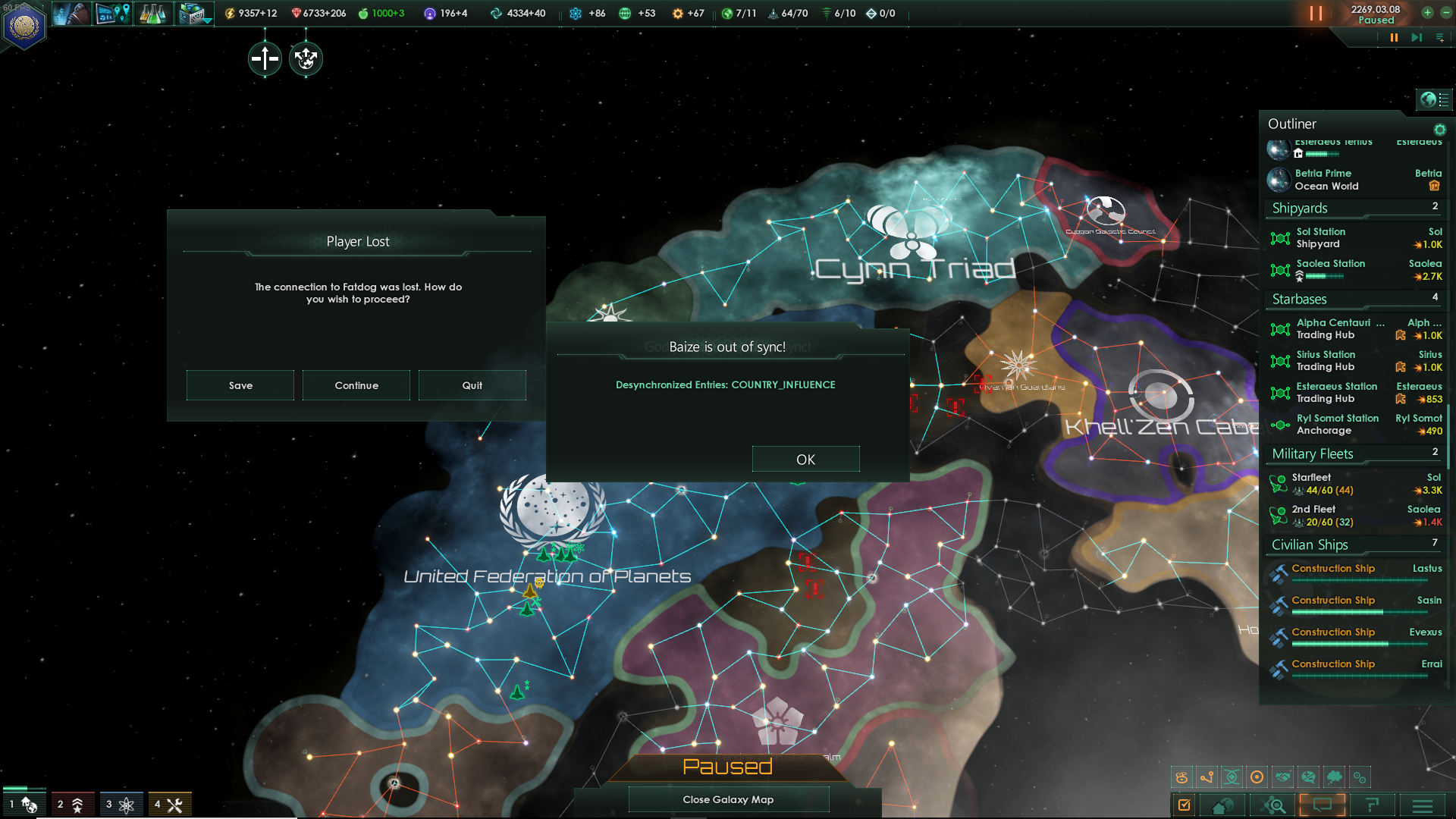This screenshot has height=819, width=1456.
Task: Dismiss the out-of-sync warning with OK
Action: click(x=805, y=459)
